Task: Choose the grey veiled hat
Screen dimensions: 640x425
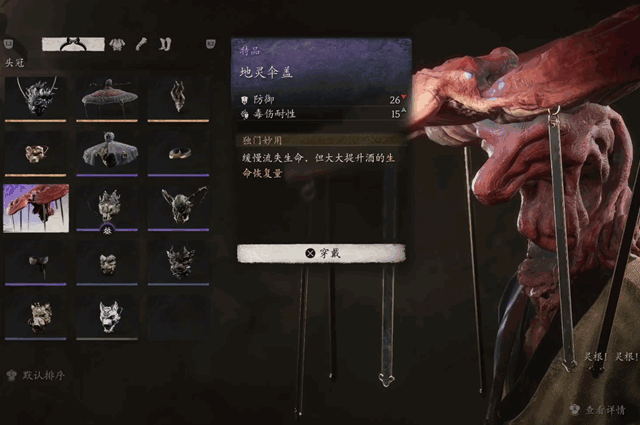Action: click(108, 152)
